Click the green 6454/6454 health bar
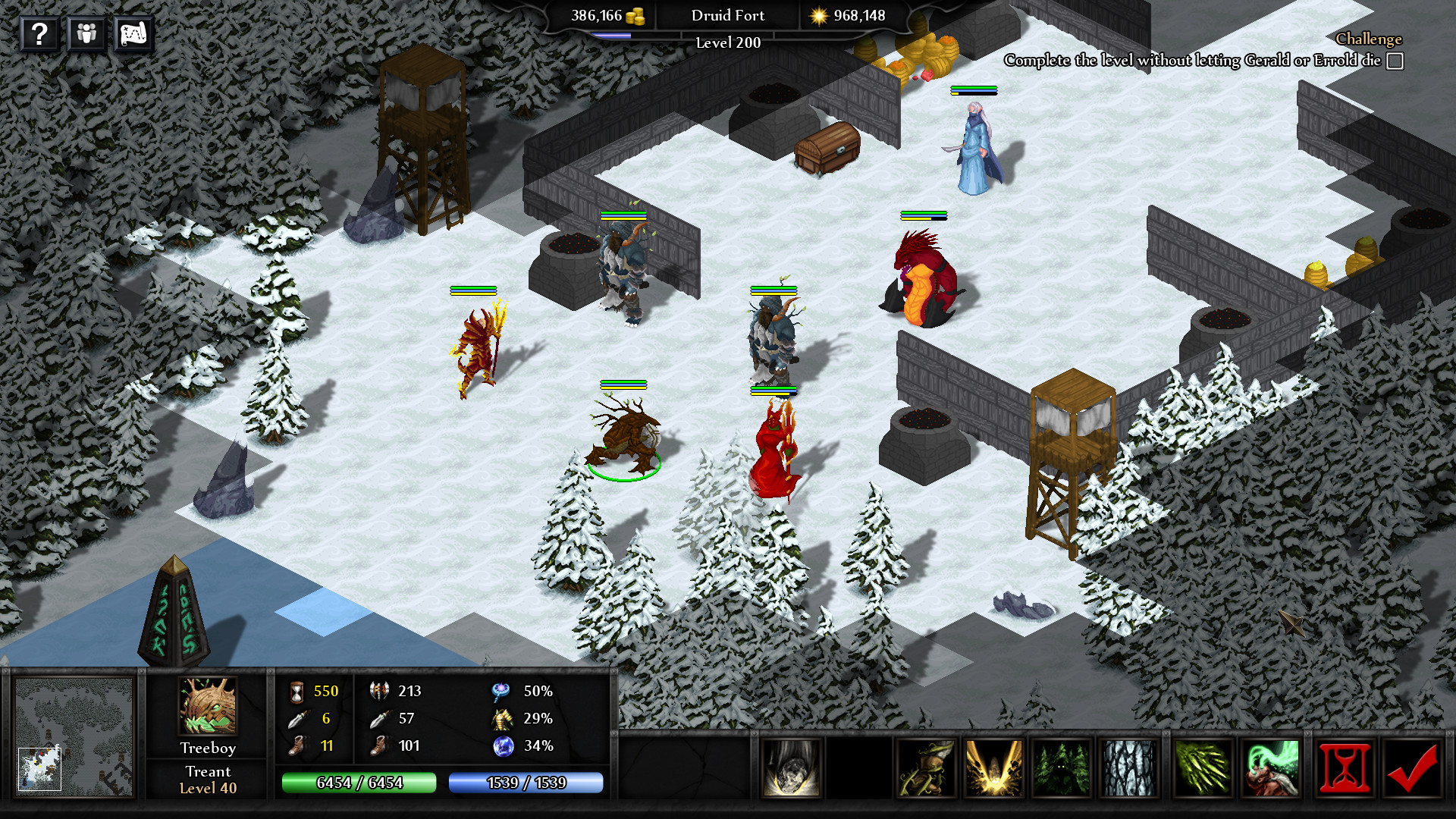The height and width of the screenshot is (819, 1456). pos(359,781)
